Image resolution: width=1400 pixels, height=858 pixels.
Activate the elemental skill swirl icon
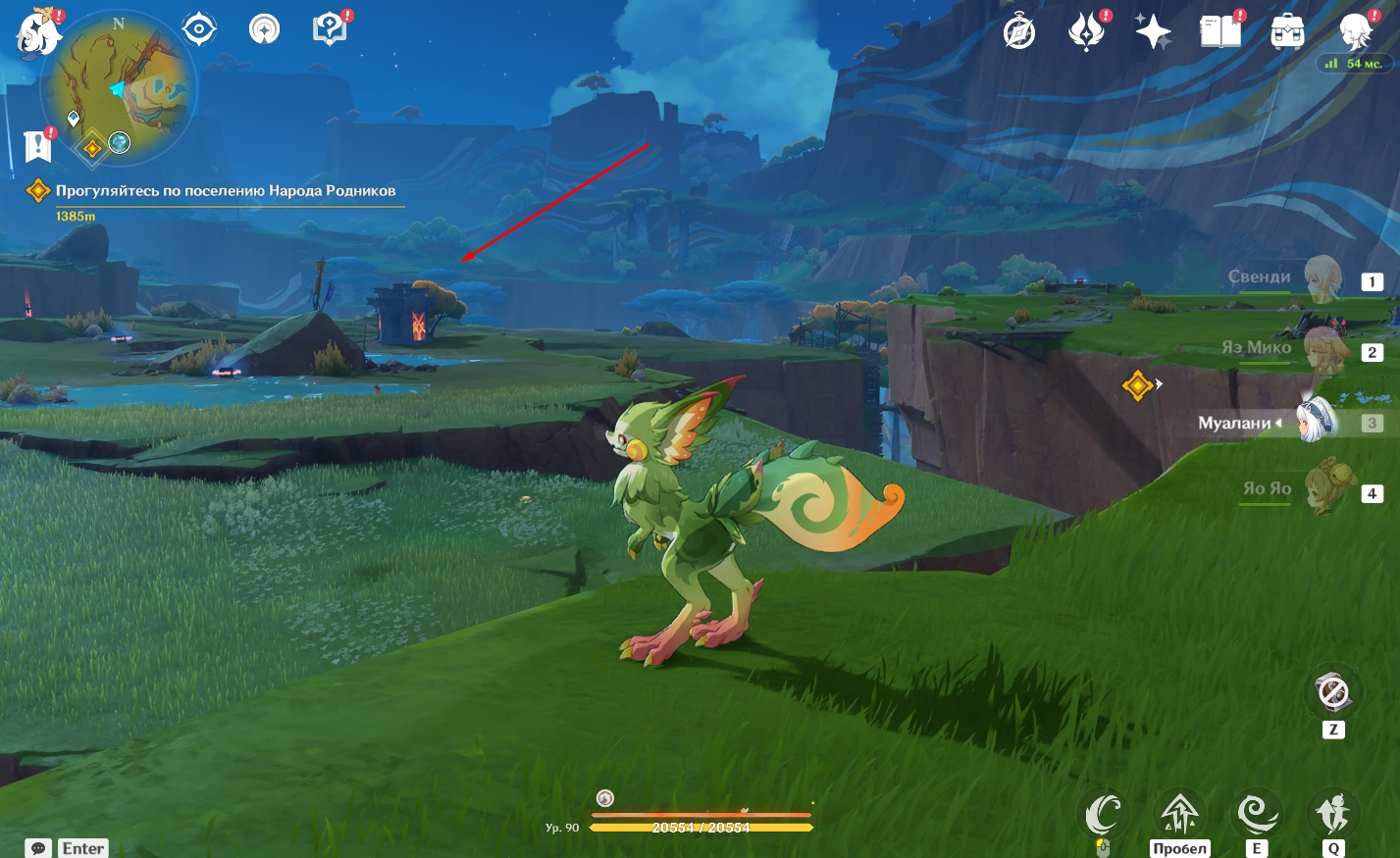(1256, 813)
